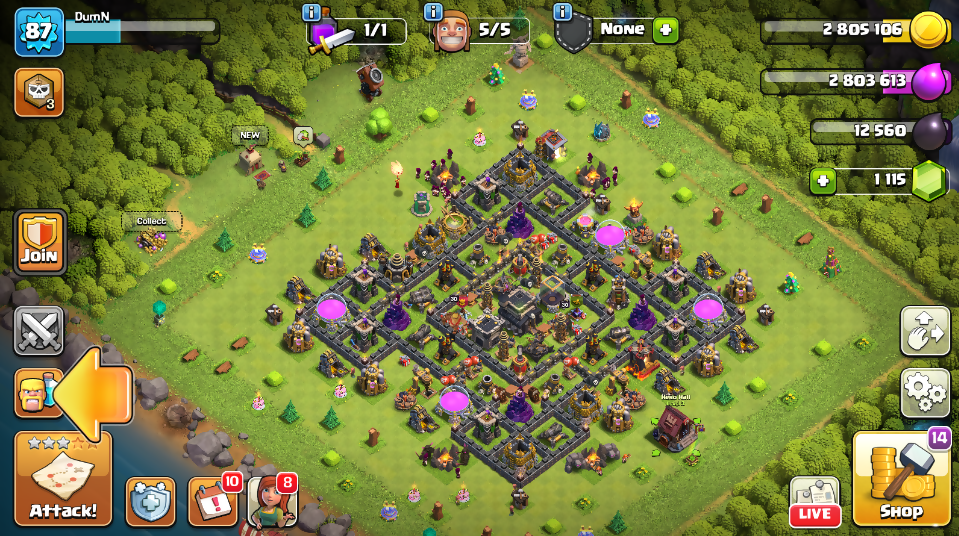The width and height of the screenshot is (959, 536).
Task: Open the red-haired villager icon with 8 badge
Action: [271, 502]
